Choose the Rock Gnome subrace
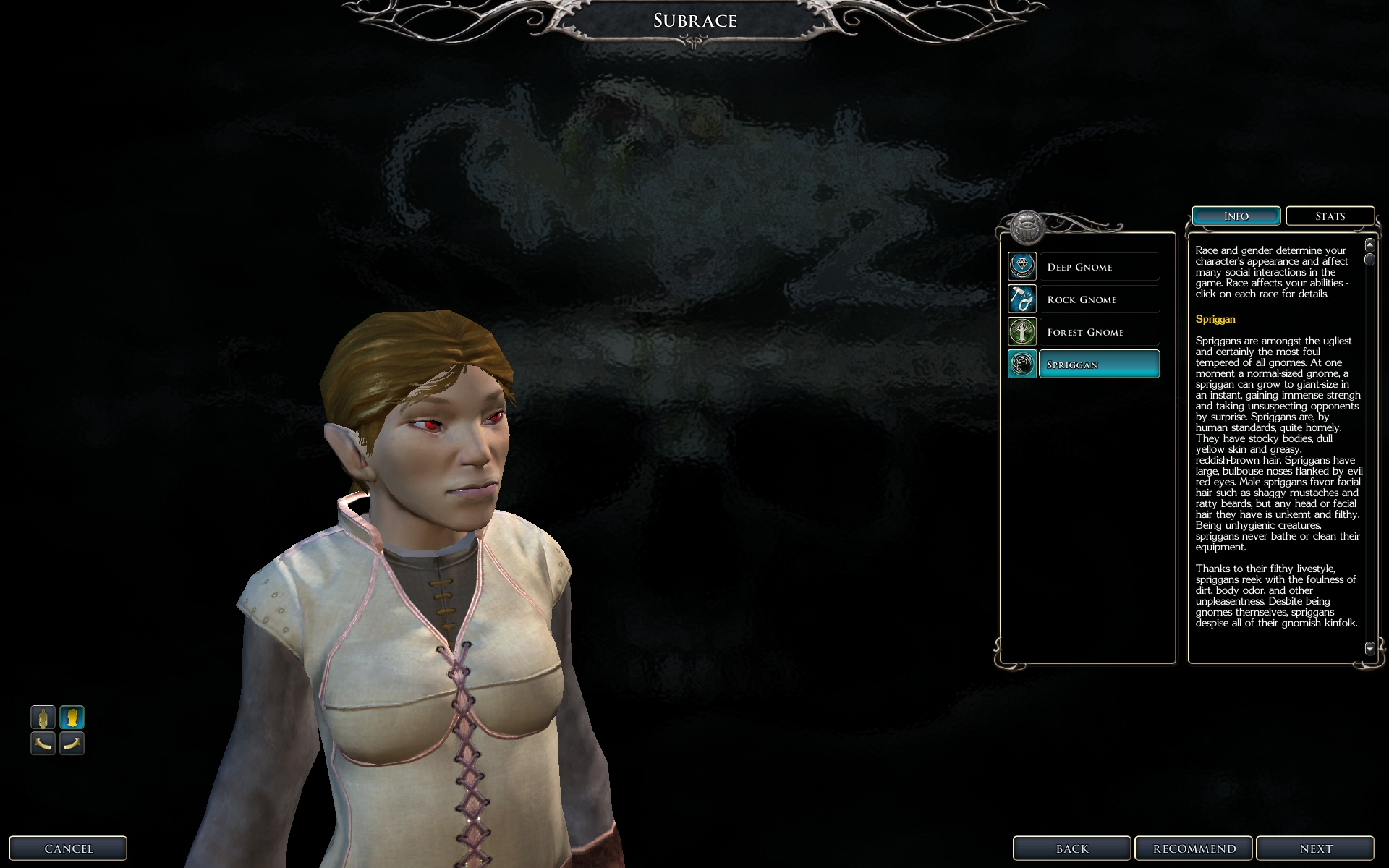This screenshot has height=868, width=1389. [x=1098, y=299]
